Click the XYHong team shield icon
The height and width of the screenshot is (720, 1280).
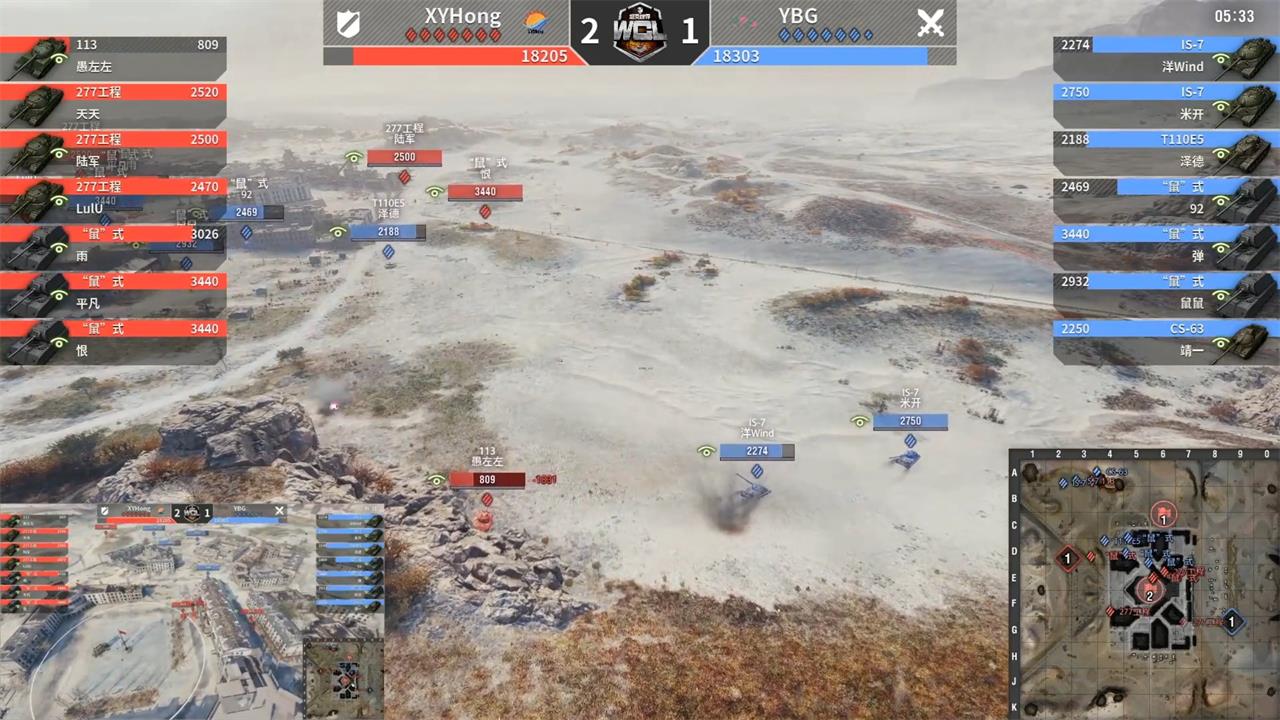point(349,21)
